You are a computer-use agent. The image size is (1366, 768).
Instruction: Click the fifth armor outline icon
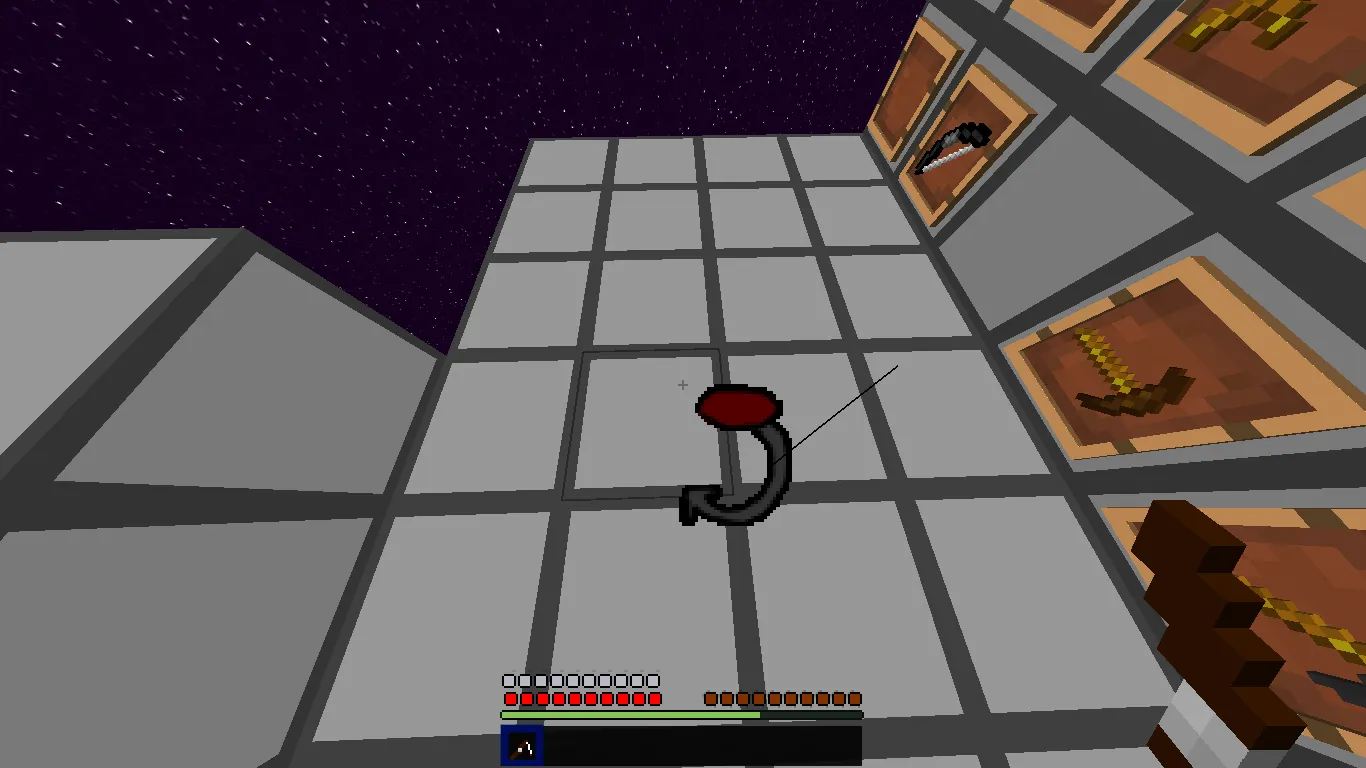click(572, 680)
